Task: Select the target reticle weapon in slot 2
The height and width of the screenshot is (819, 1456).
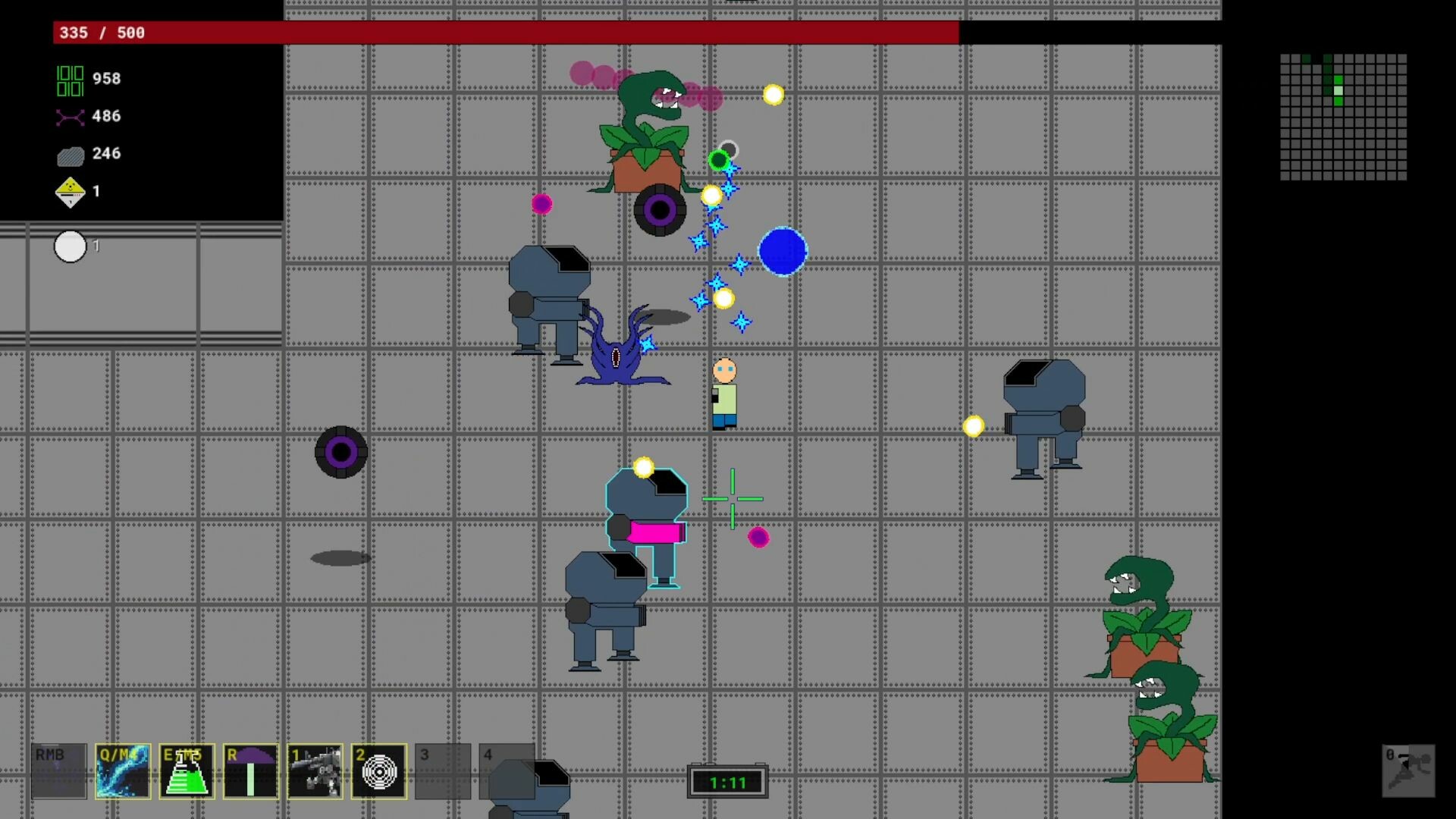Action: [x=378, y=771]
